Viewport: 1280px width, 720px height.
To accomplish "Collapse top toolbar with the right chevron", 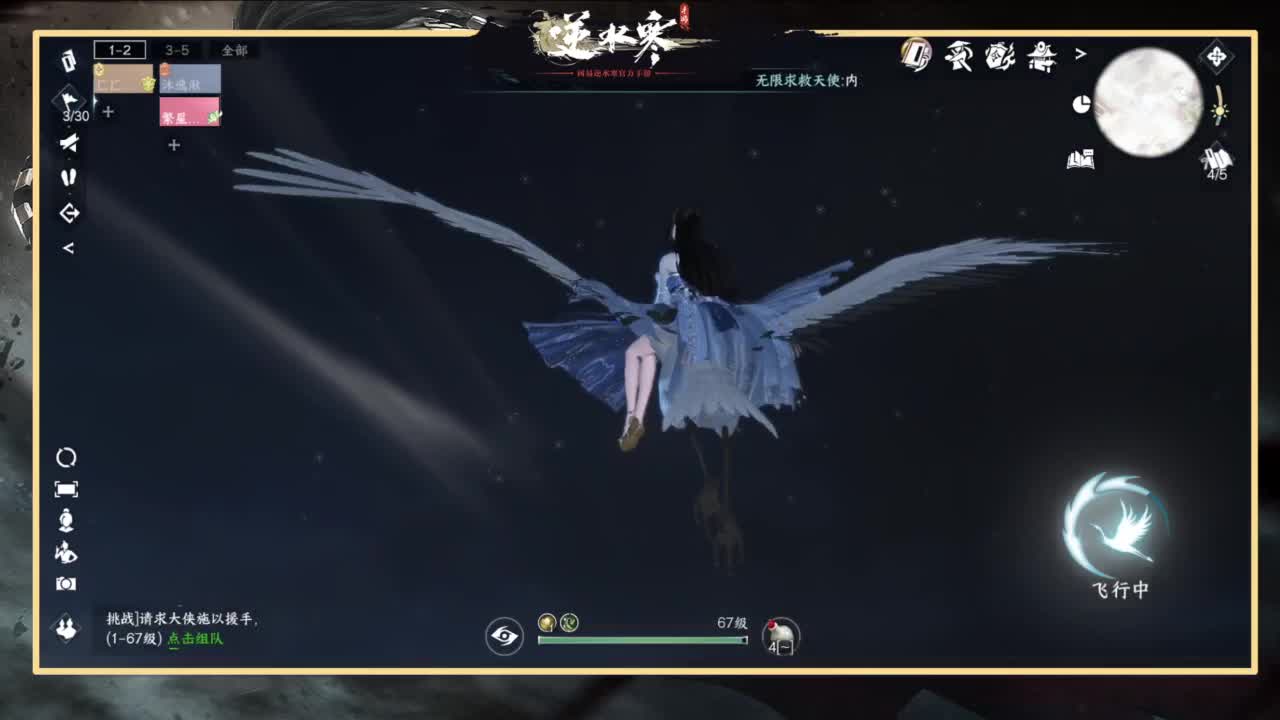I will pyautogui.click(x=1080, y=55).
